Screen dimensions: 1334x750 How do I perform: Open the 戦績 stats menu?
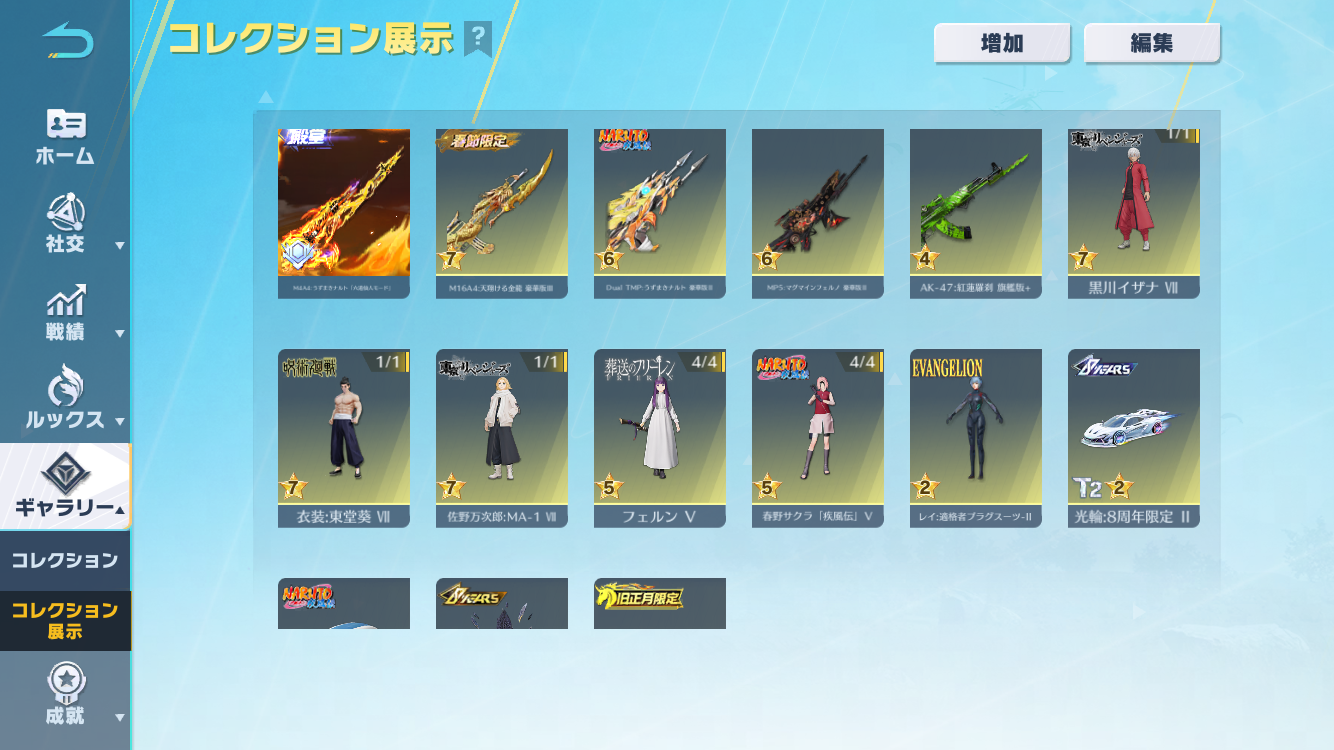[x=65, y=313]
